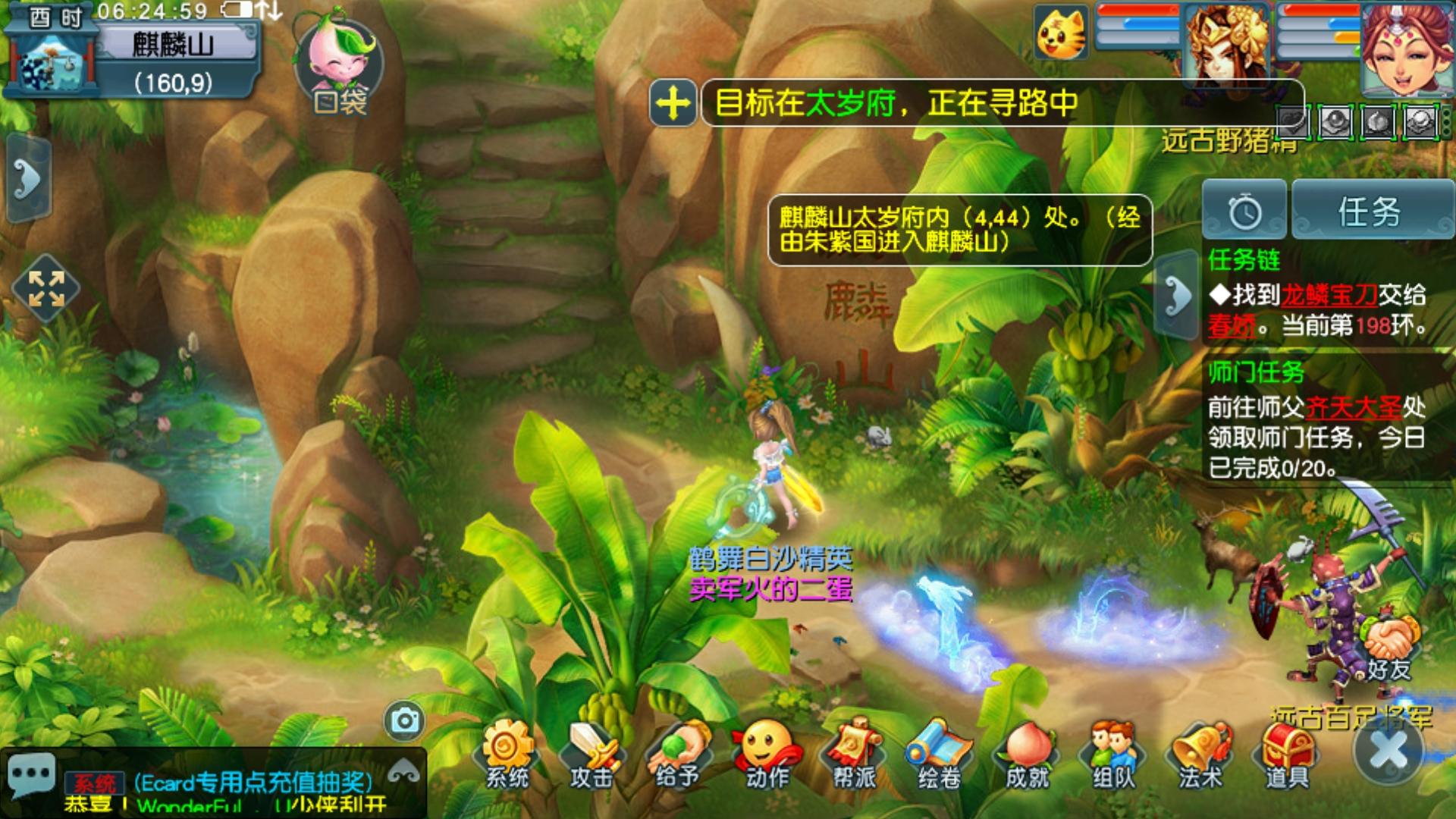1456x819 pixels.
Task: Open the 给予 give menu
Action: 677,753
